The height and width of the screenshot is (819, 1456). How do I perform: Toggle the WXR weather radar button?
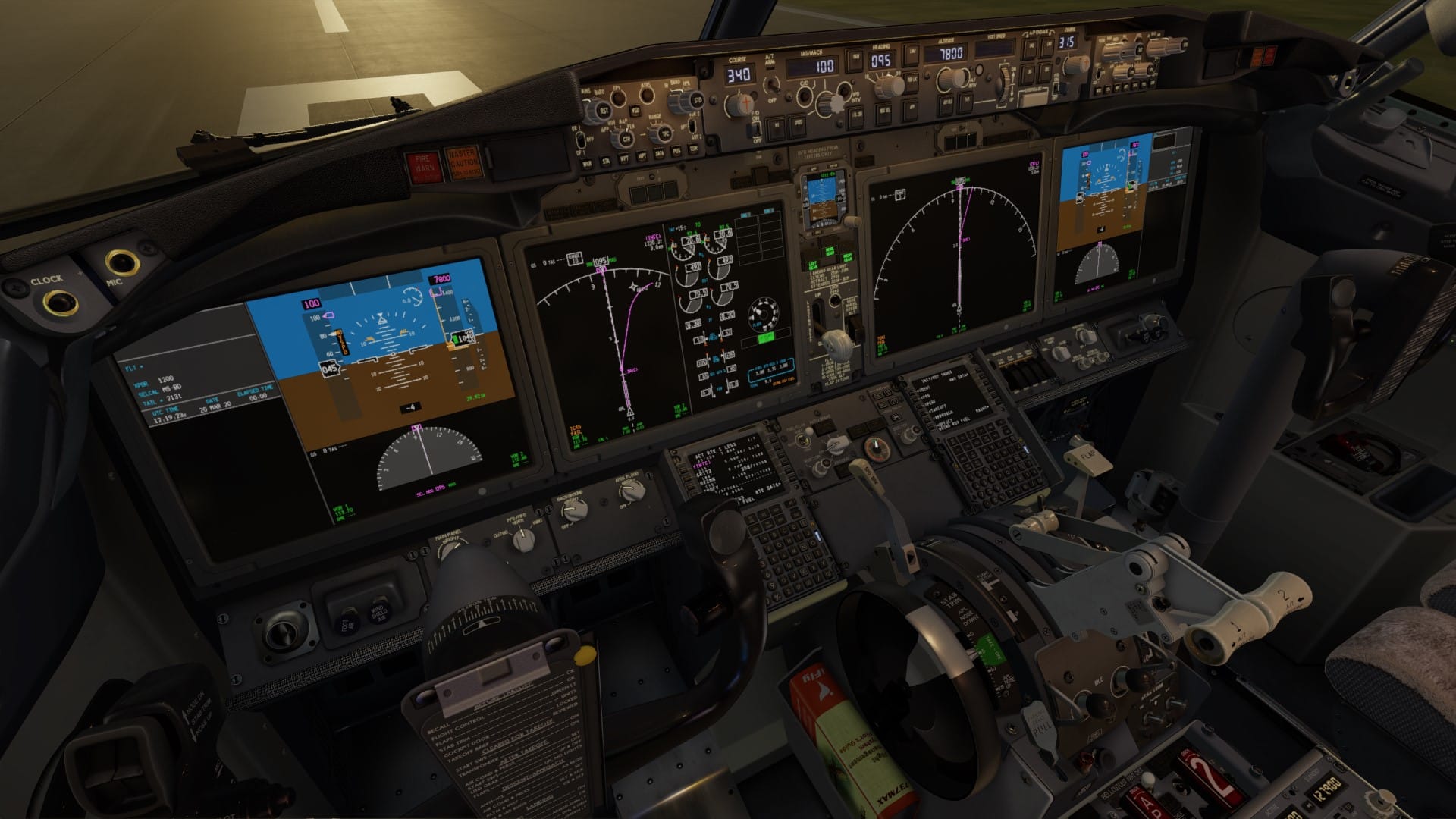tap(586, 163)
